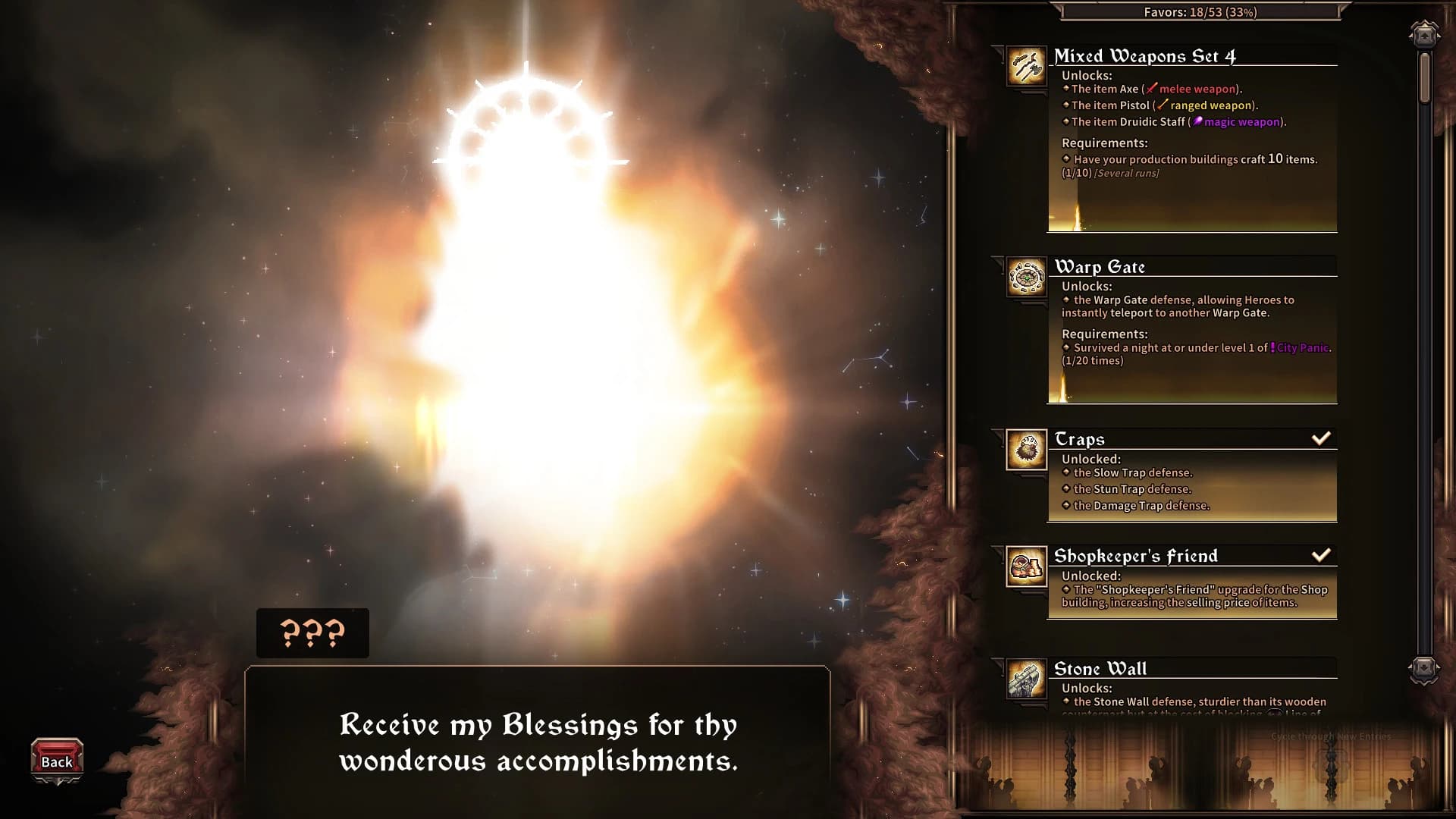
Task: Click the Mixed Weapons Set 4 crossed-weapons icon
Action: coord(1026,66)
